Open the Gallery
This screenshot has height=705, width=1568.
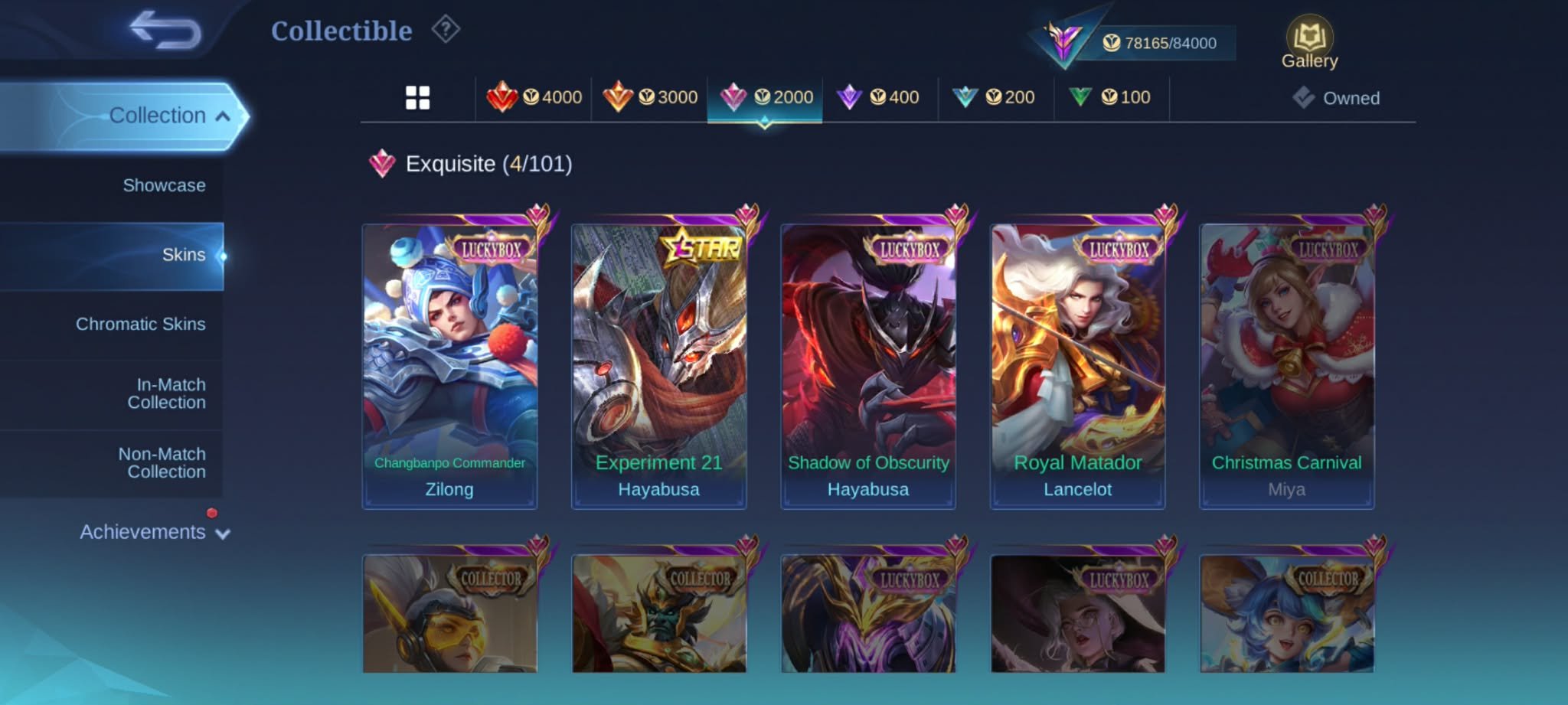click(1309, 37)
